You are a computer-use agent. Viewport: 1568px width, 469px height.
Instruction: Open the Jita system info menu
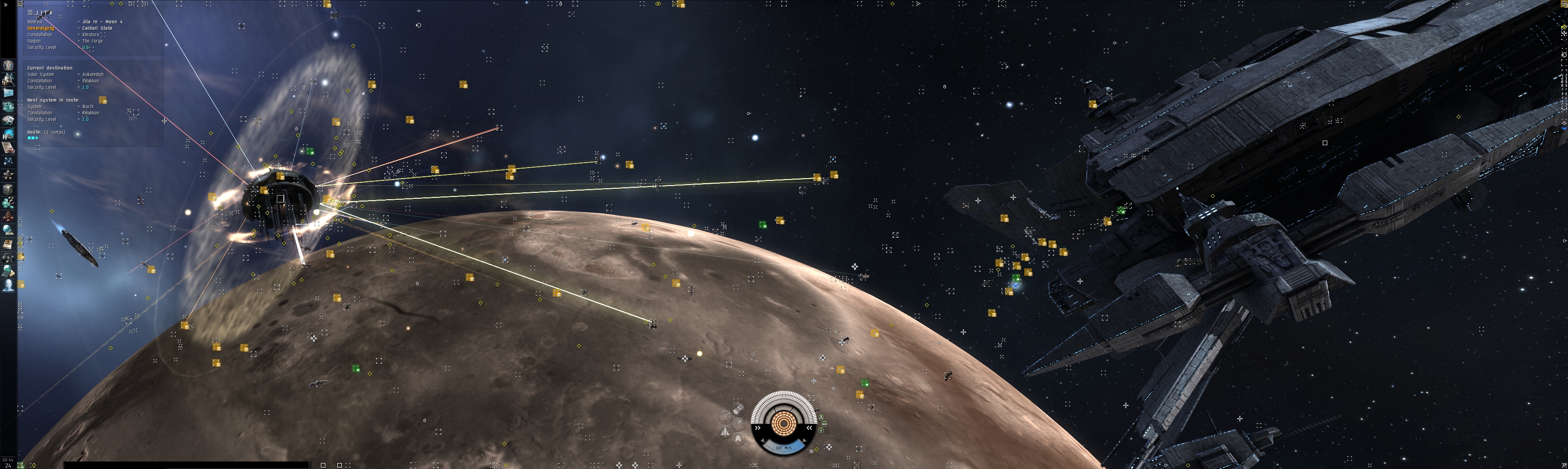click(30, 12)
